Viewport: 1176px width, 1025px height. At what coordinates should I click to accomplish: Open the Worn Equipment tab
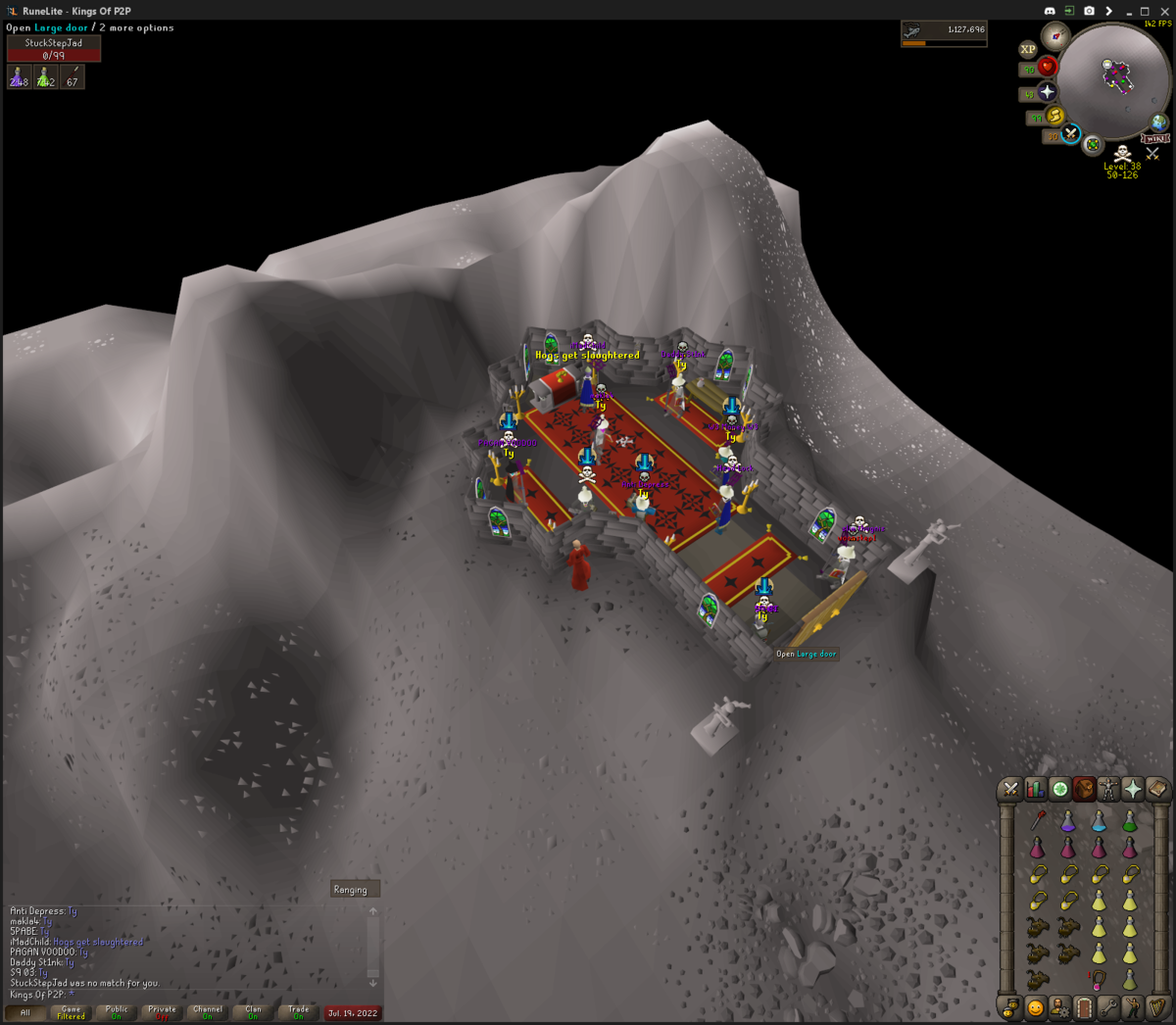1108,789
